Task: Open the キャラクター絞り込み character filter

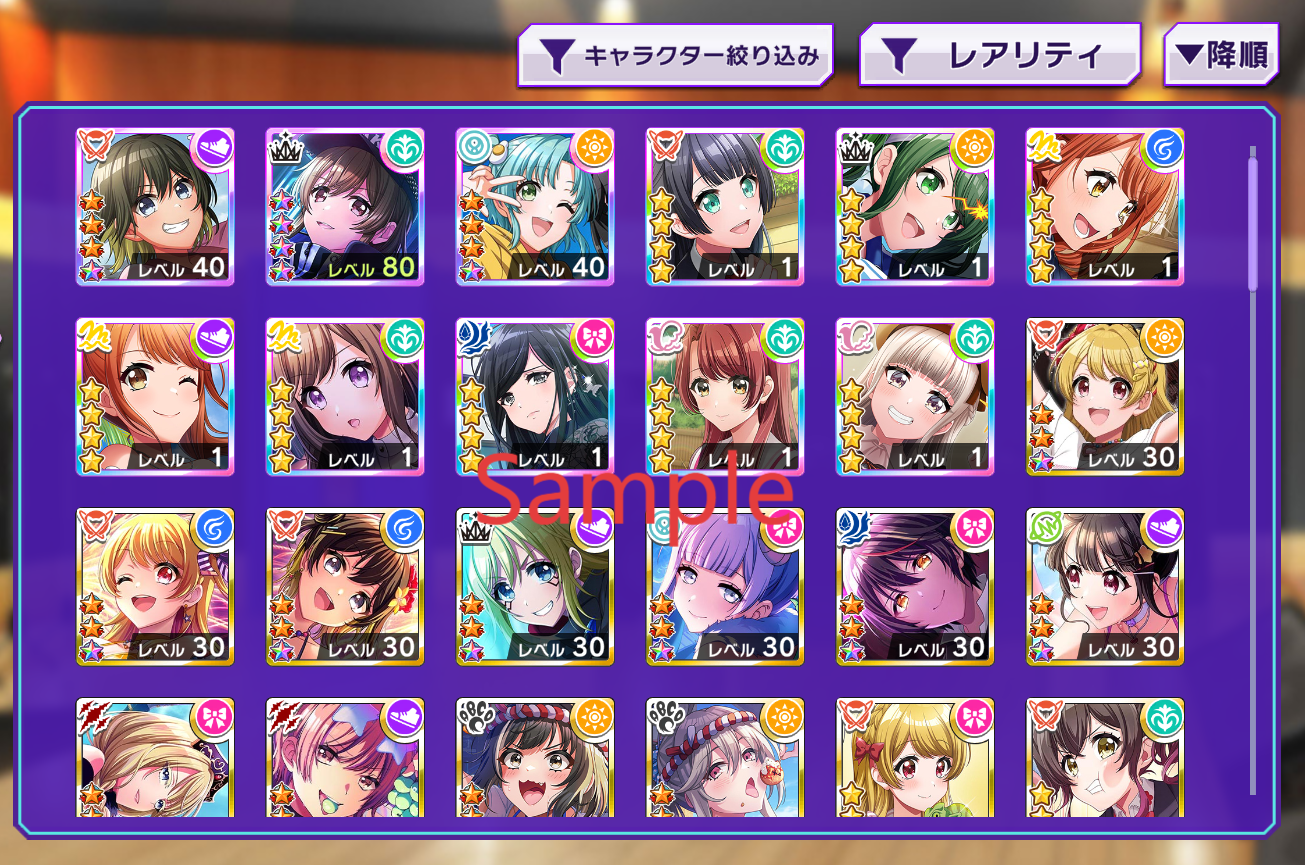Action: click(x=675, y=54)
